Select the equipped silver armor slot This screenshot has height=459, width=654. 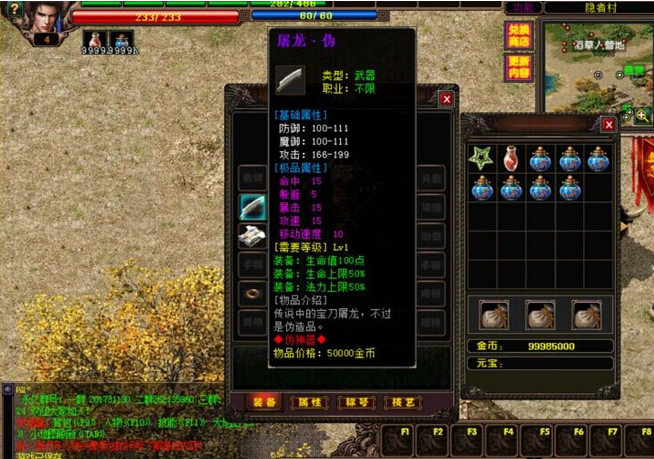point(251,236)
